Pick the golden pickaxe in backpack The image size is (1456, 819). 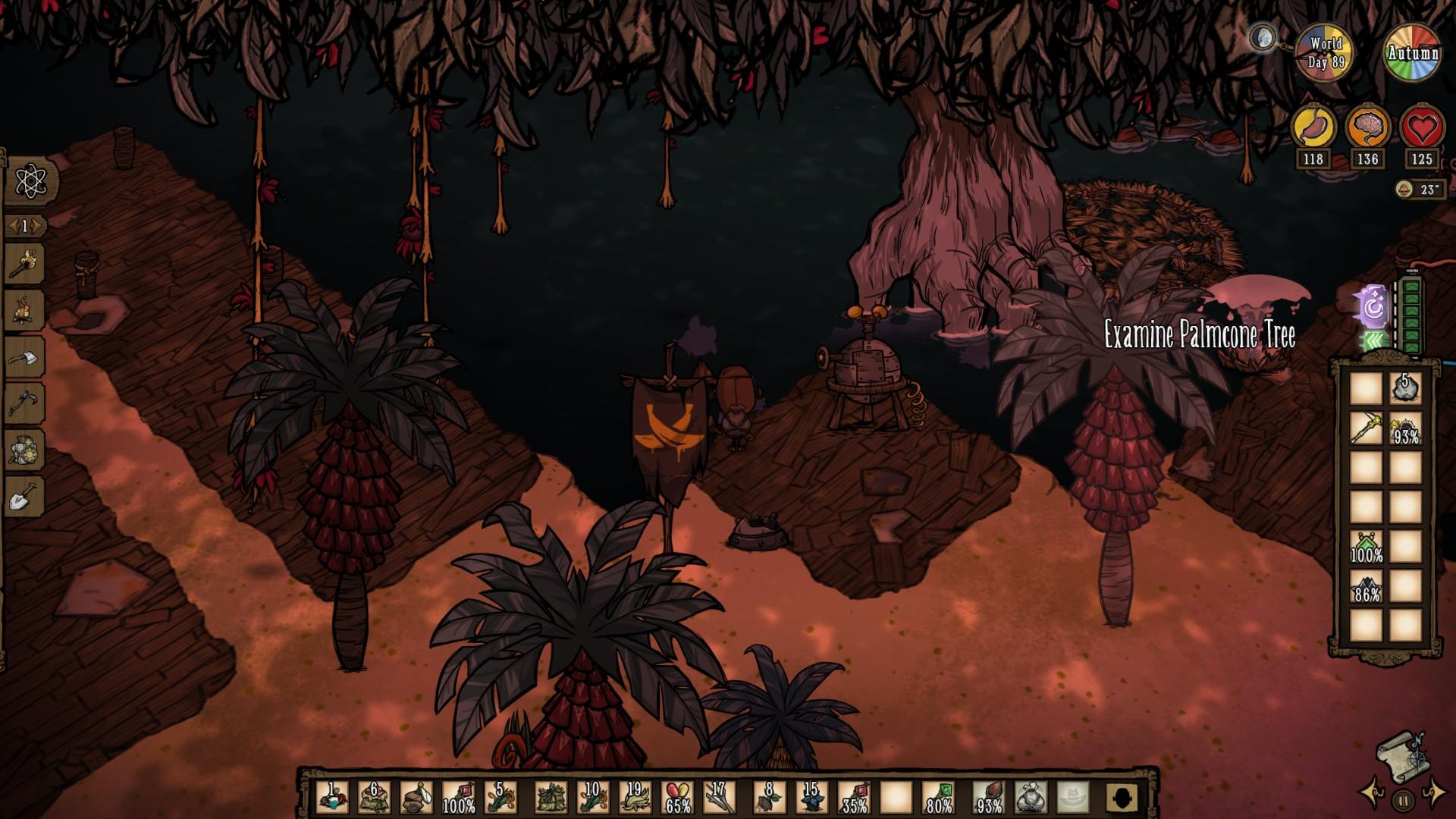pos(1366,428)
